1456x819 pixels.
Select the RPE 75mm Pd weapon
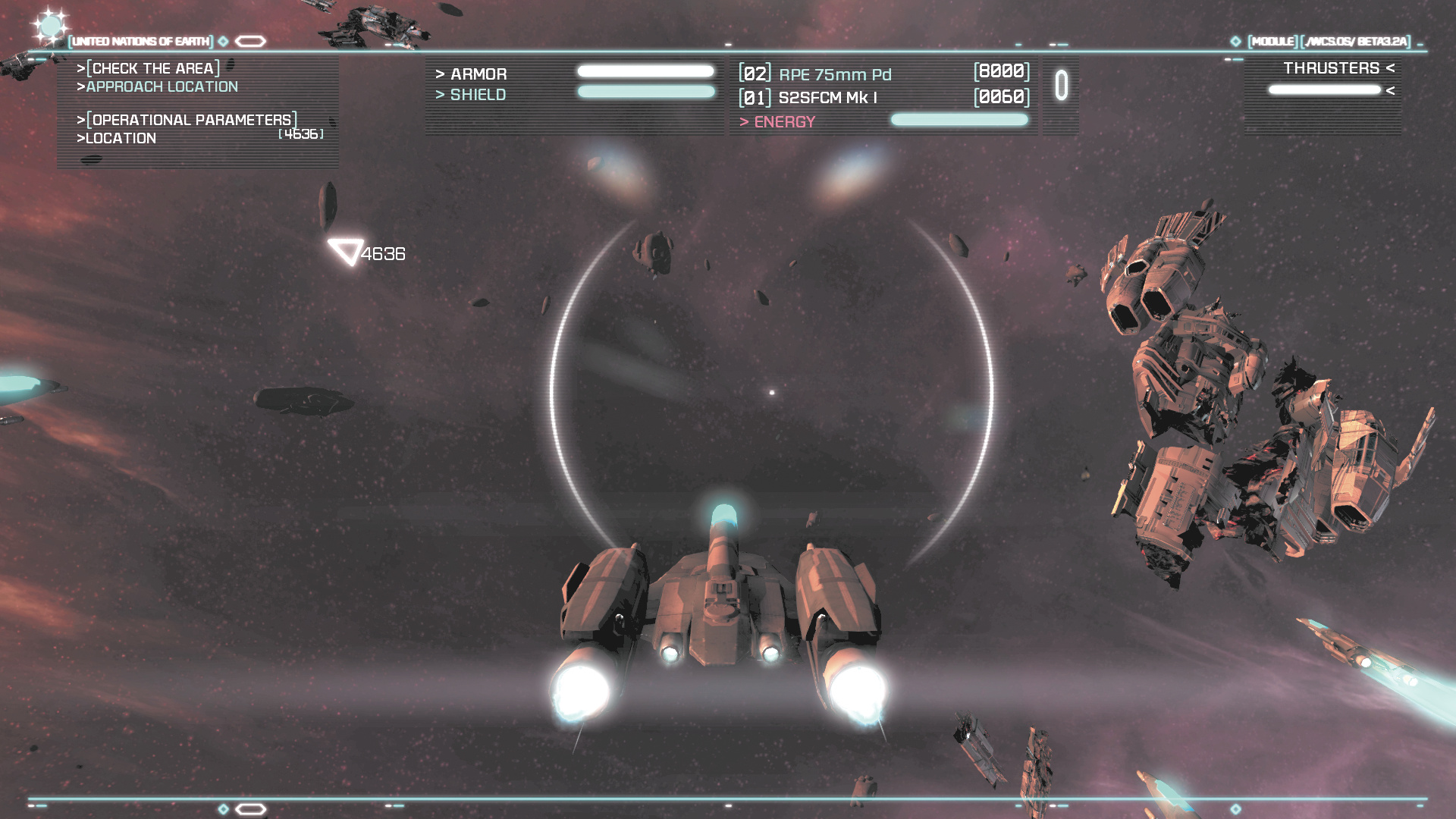[x=835, y=74]
